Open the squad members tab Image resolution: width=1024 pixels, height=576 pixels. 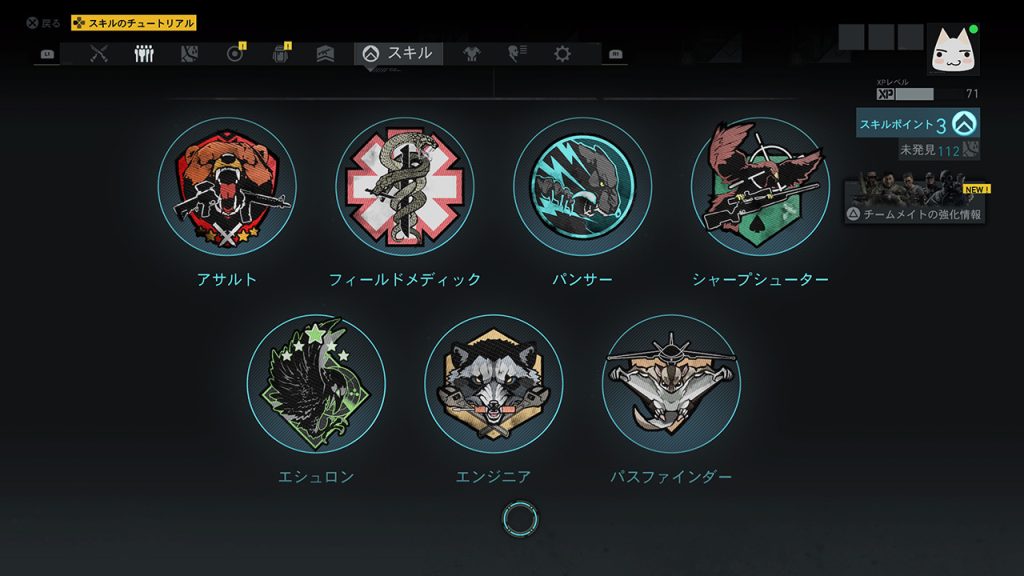pos(144,54)
